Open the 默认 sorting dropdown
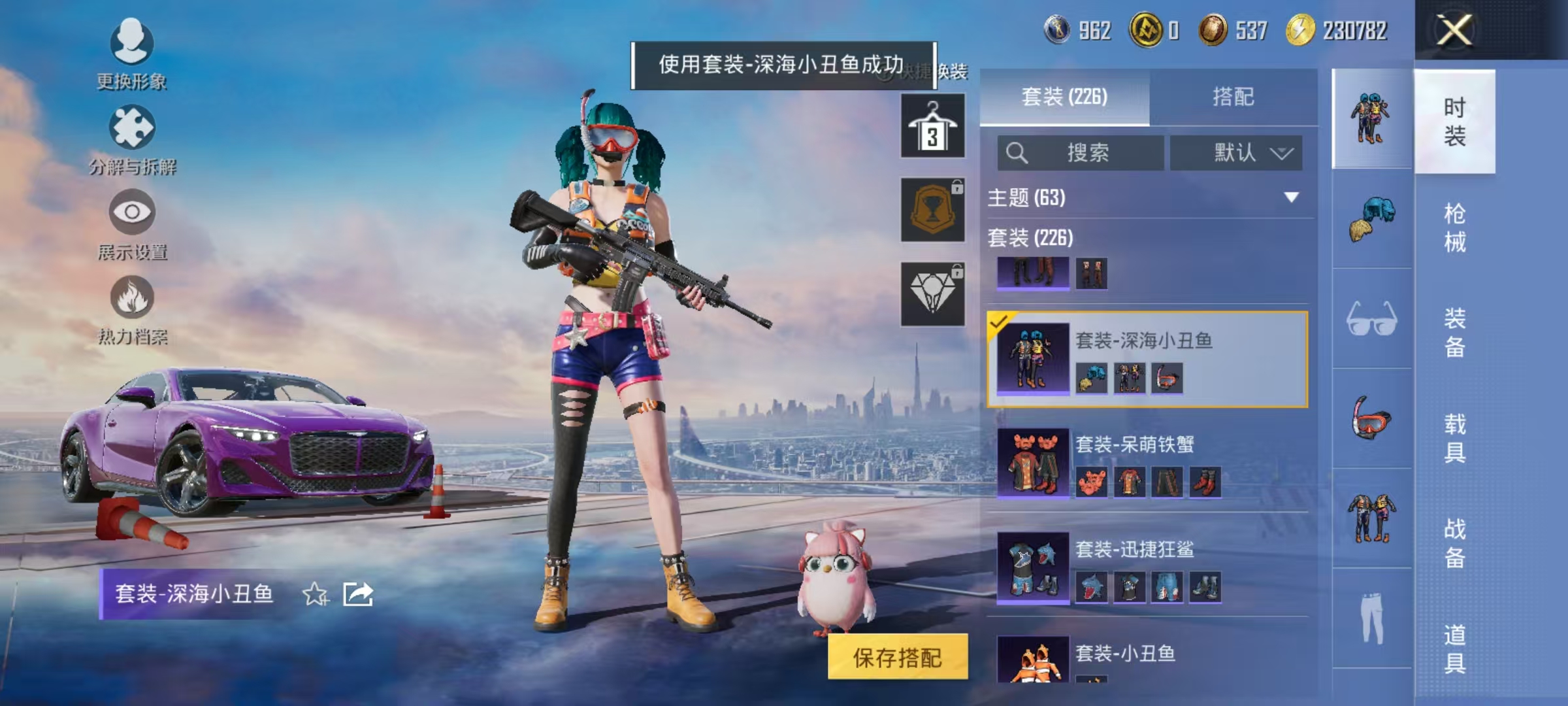This screenshot has height=706, width=1568. coord(1237,153)
